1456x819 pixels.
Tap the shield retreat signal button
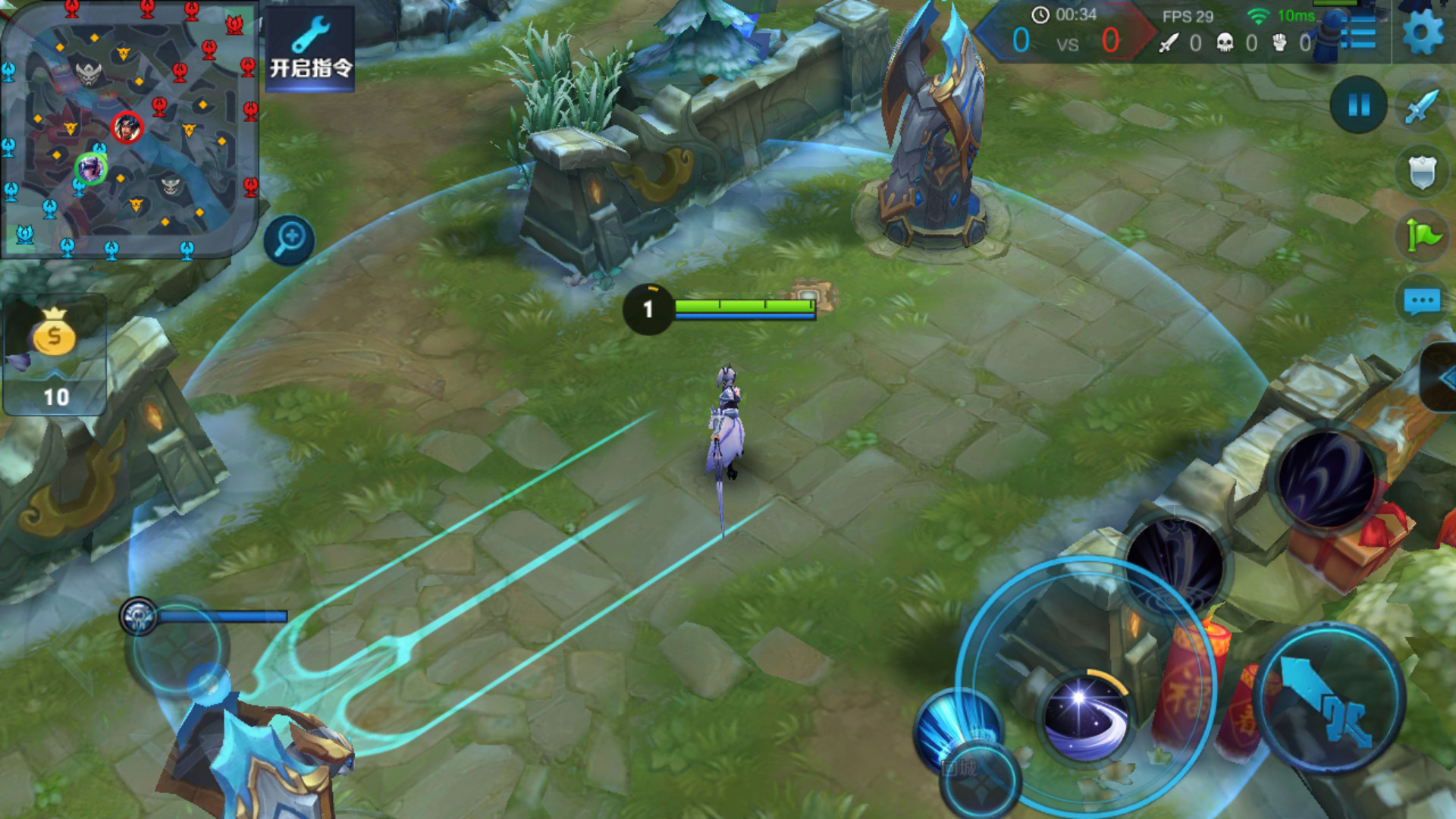pos(1422,172)
